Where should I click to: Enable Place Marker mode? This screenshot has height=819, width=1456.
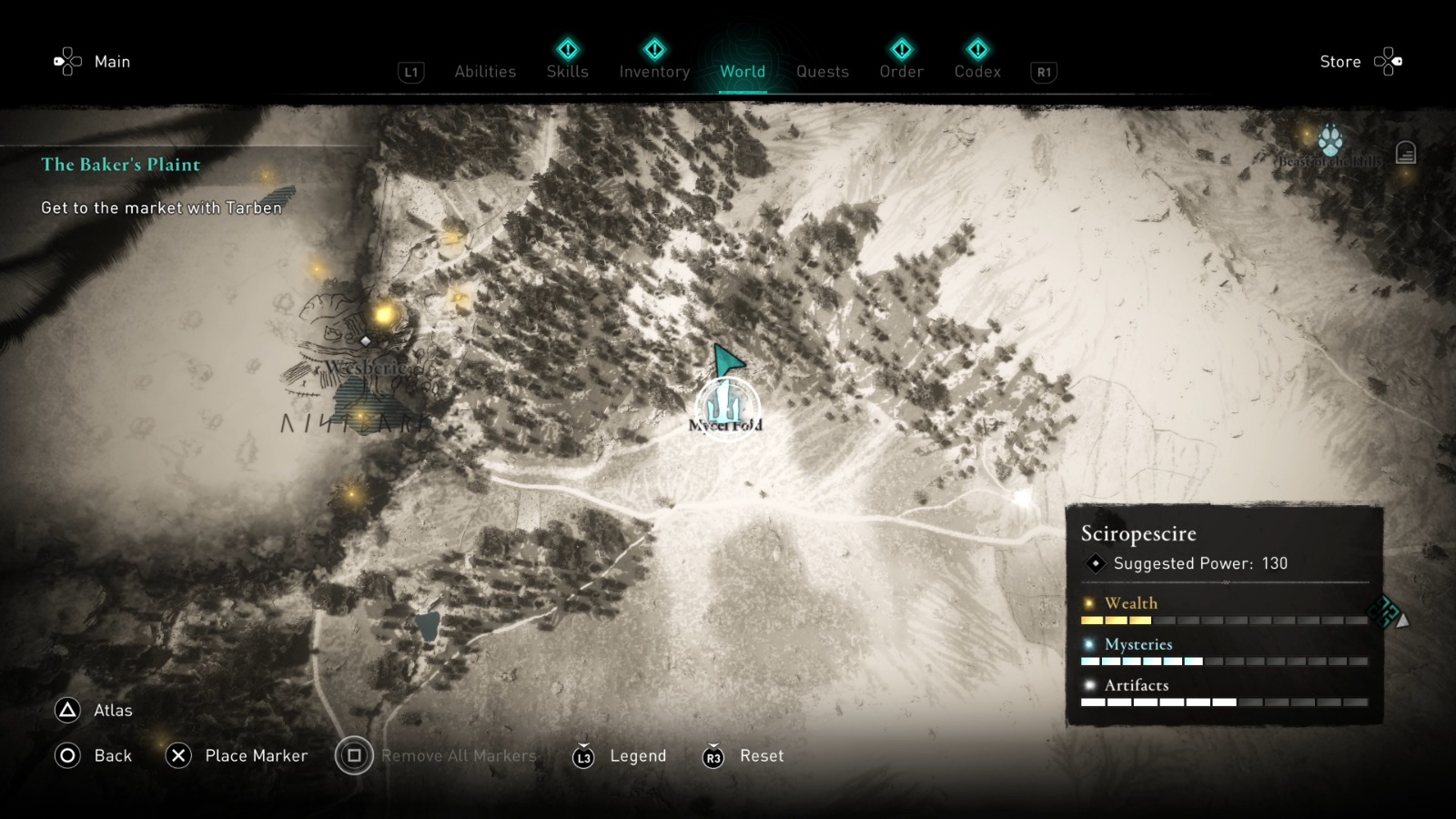pos(178,755)
